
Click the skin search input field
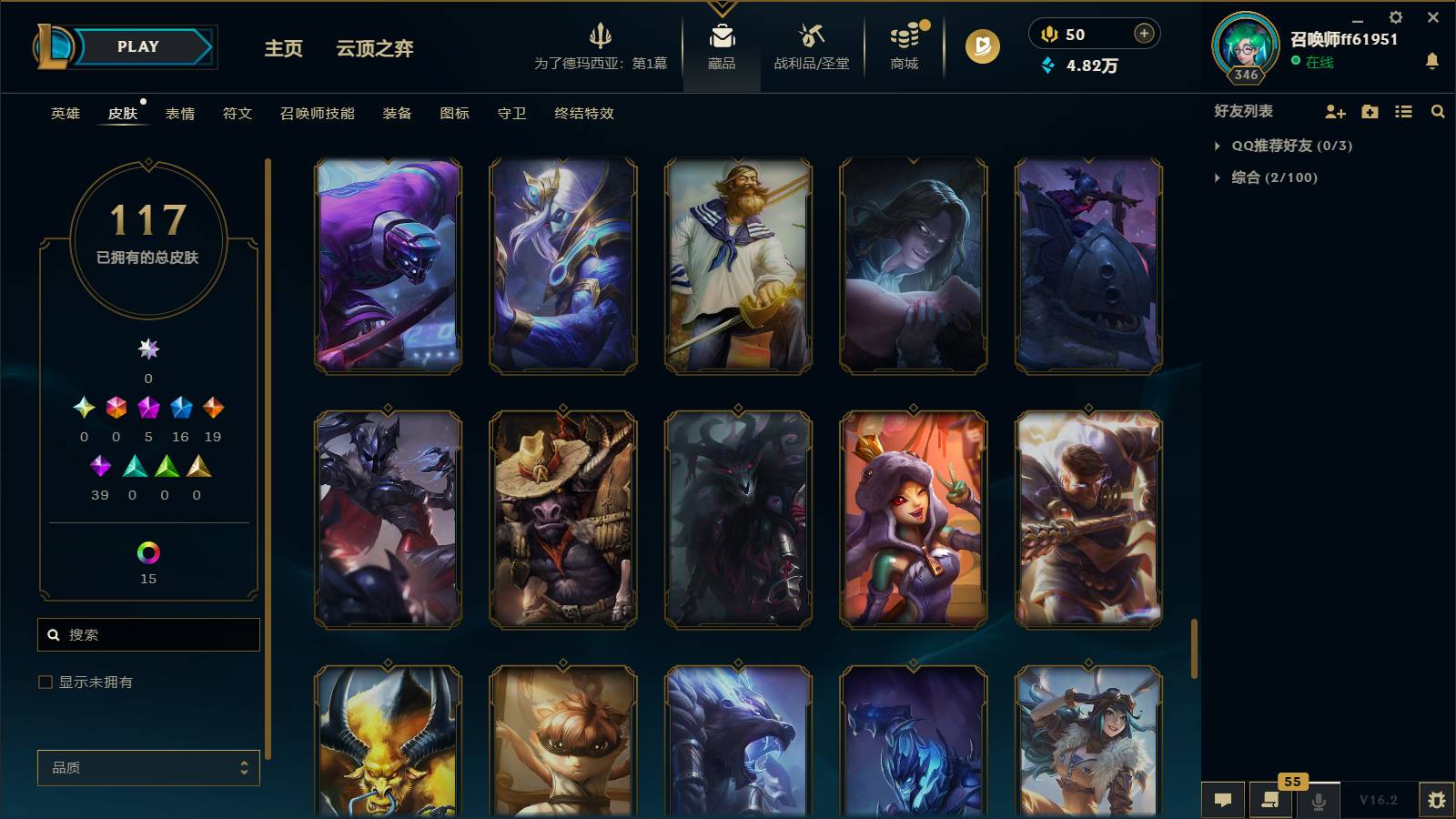[x=148, y=634]
